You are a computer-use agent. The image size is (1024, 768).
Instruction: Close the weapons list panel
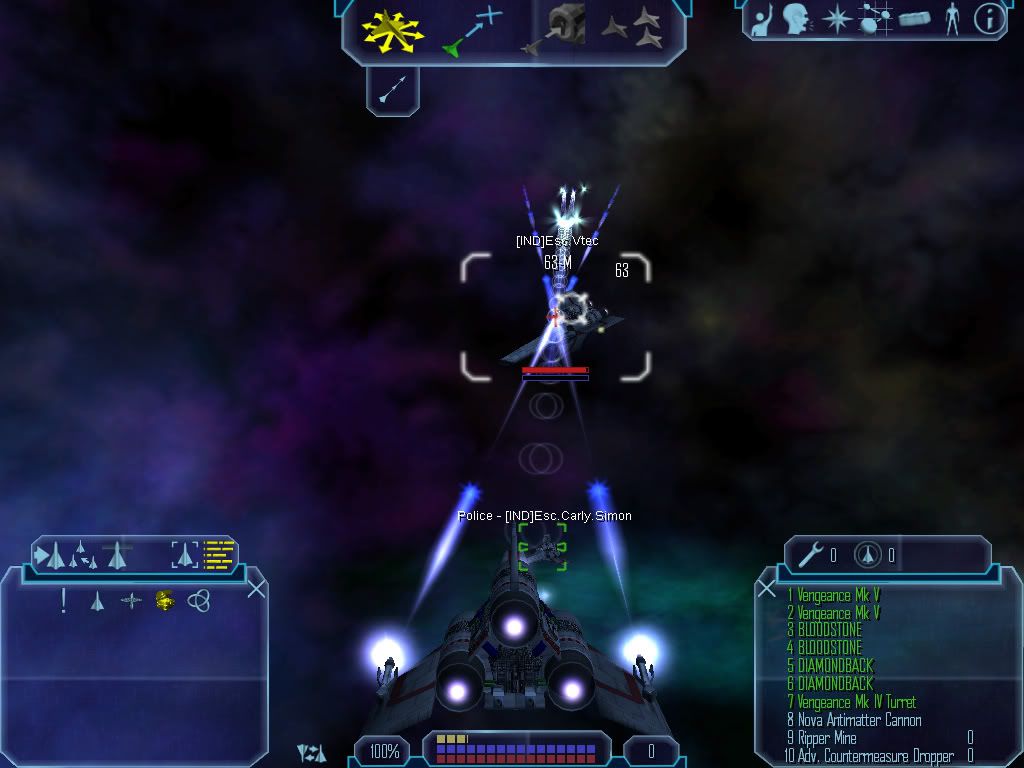tap(767, 588)
